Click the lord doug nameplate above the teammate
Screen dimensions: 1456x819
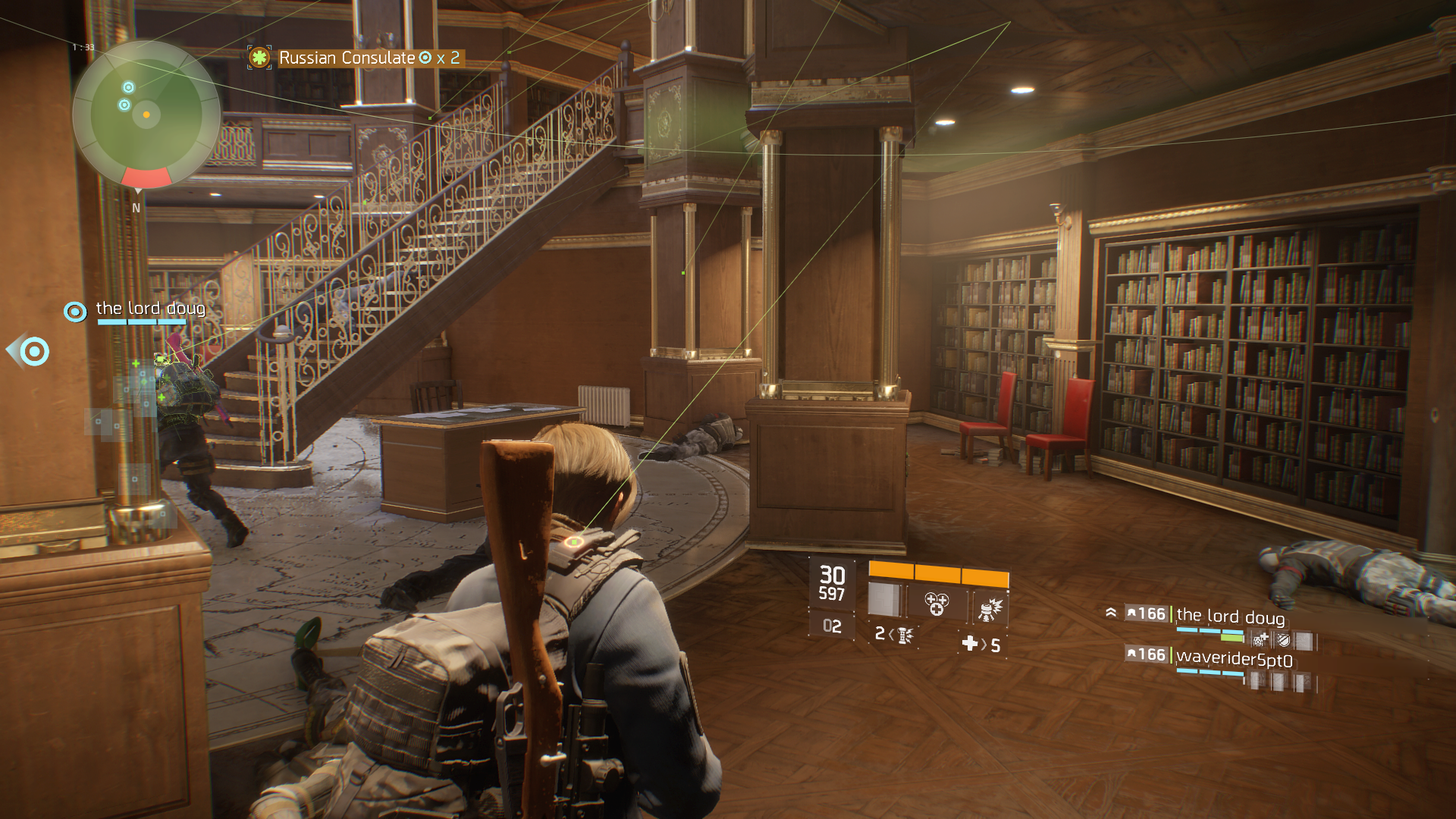click(150, 309)
